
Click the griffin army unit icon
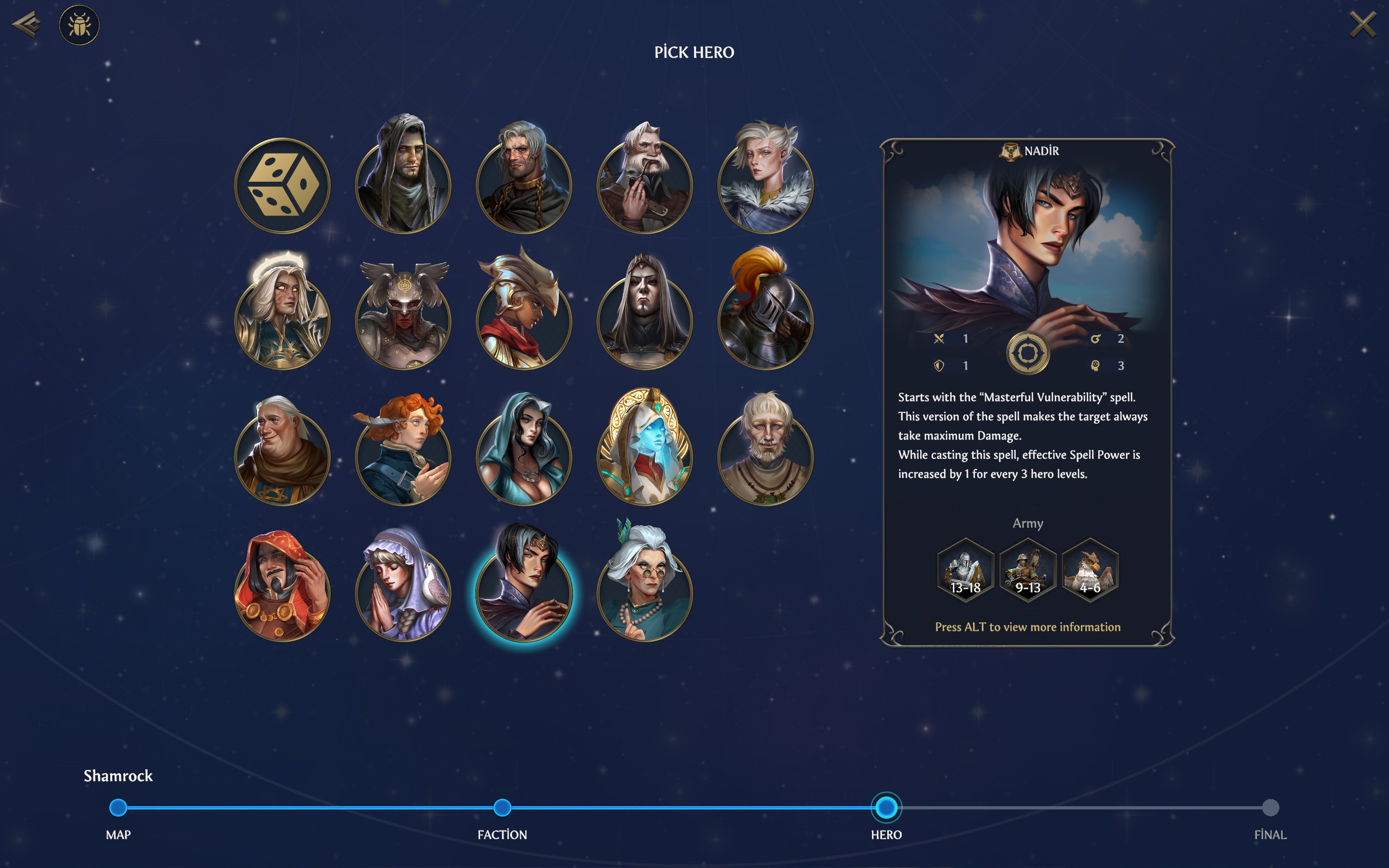click(x=1089, y=570)
